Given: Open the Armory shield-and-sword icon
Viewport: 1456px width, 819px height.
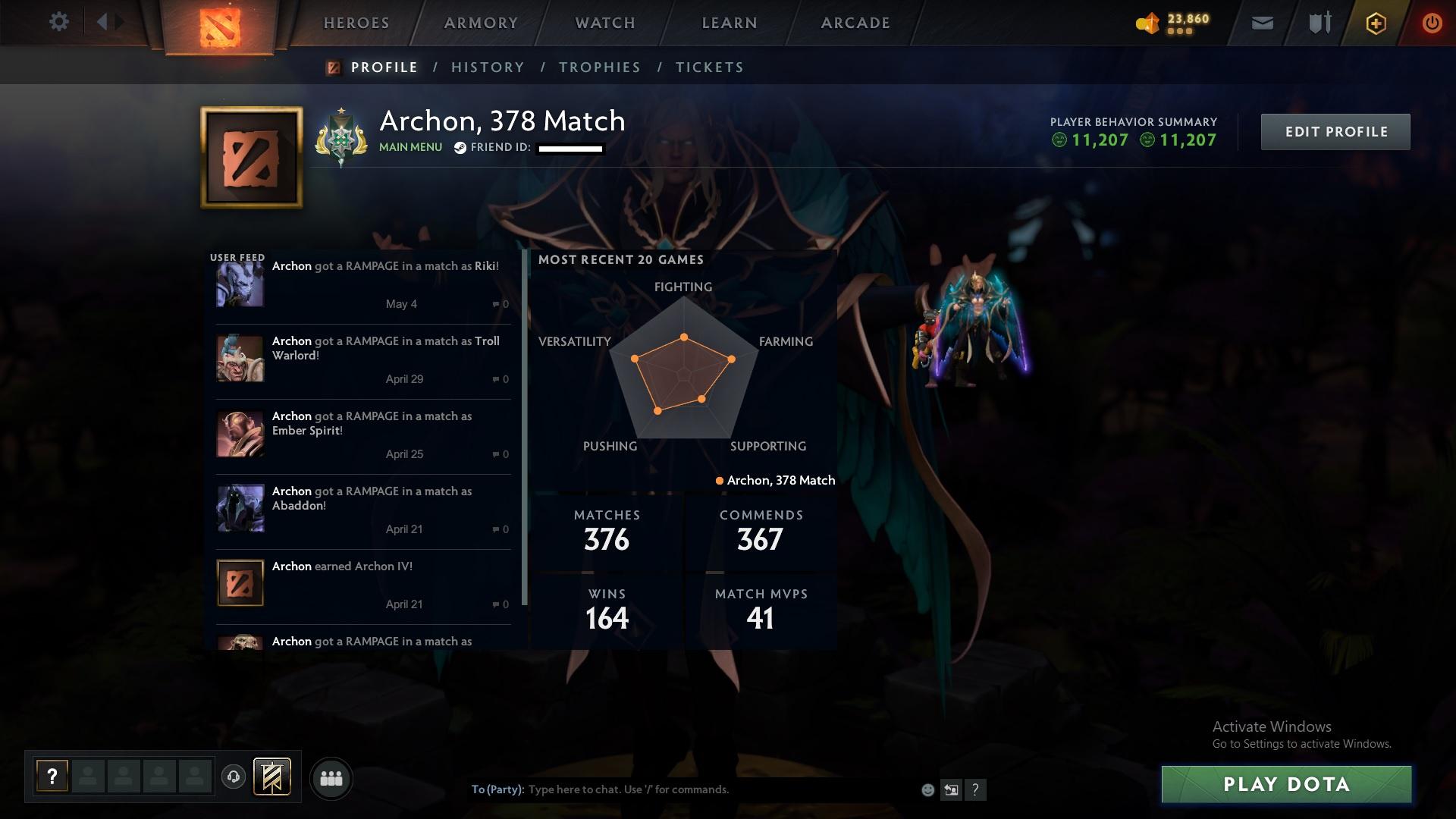Looking at the screenshot, I should 1319,23.
